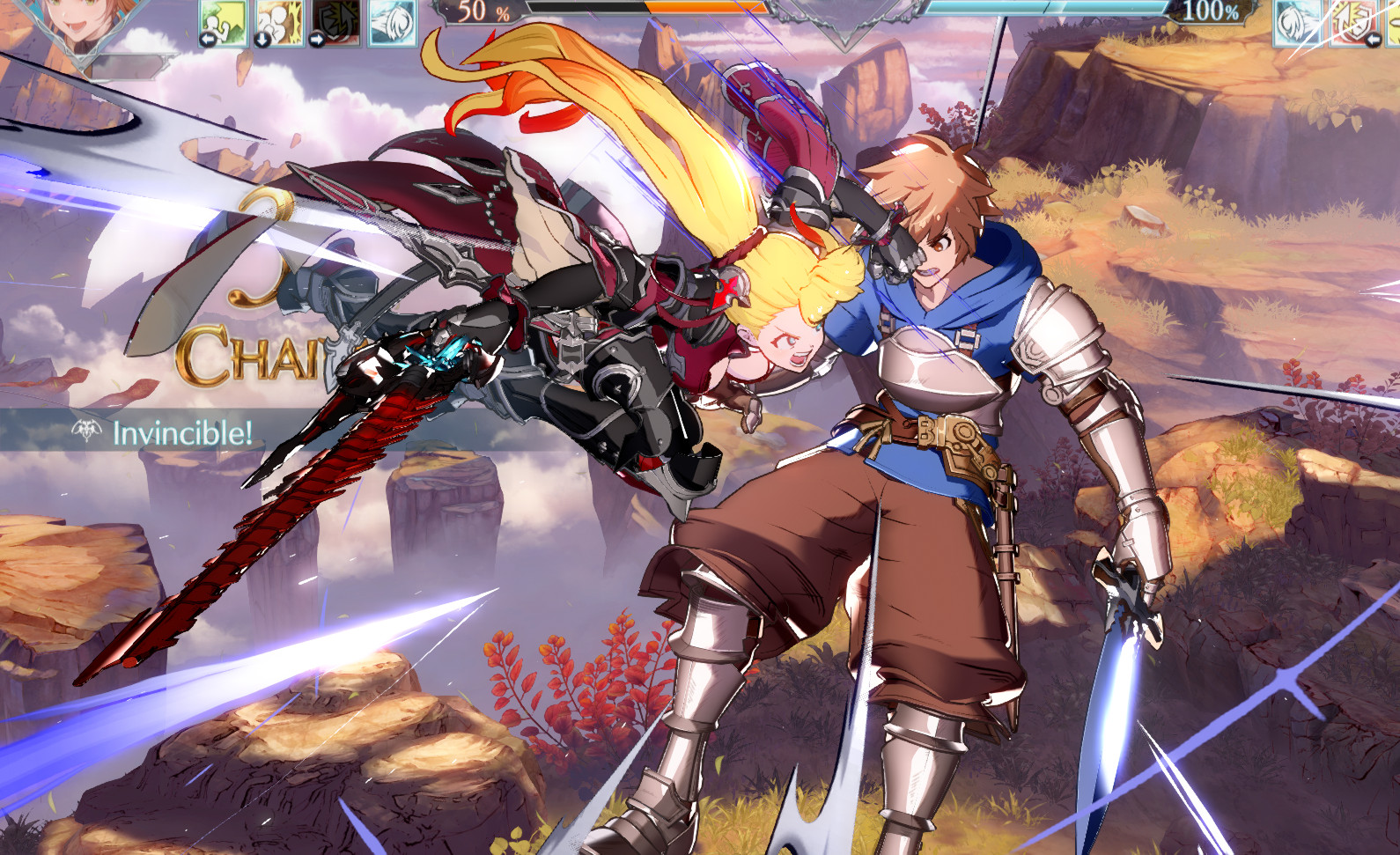Toggle the right-arrow badge on the shield skill
This screenshot has height=855, width=1400.
[317, 39]
